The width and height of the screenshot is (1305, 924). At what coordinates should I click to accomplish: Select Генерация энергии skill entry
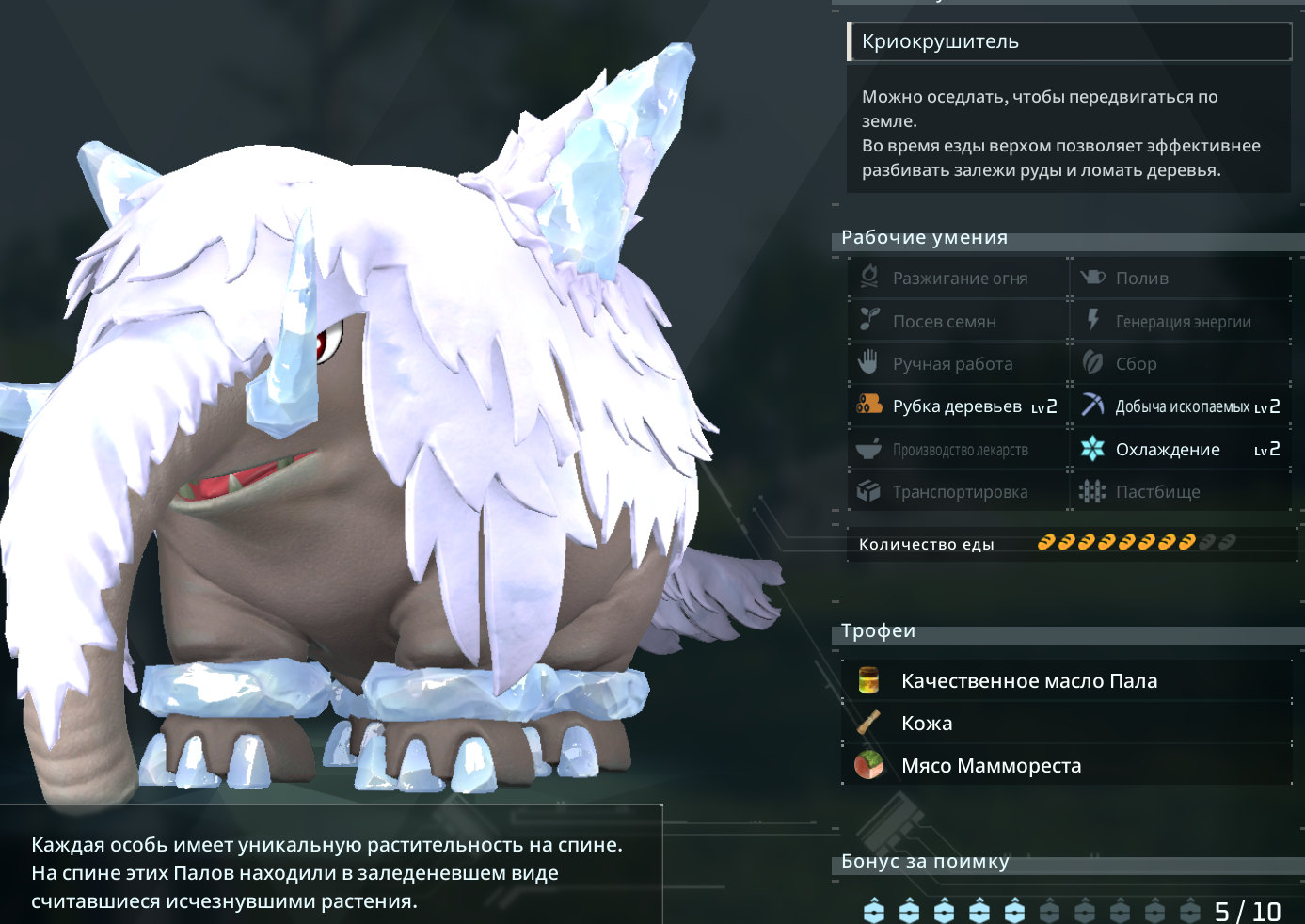[1182, 322]
